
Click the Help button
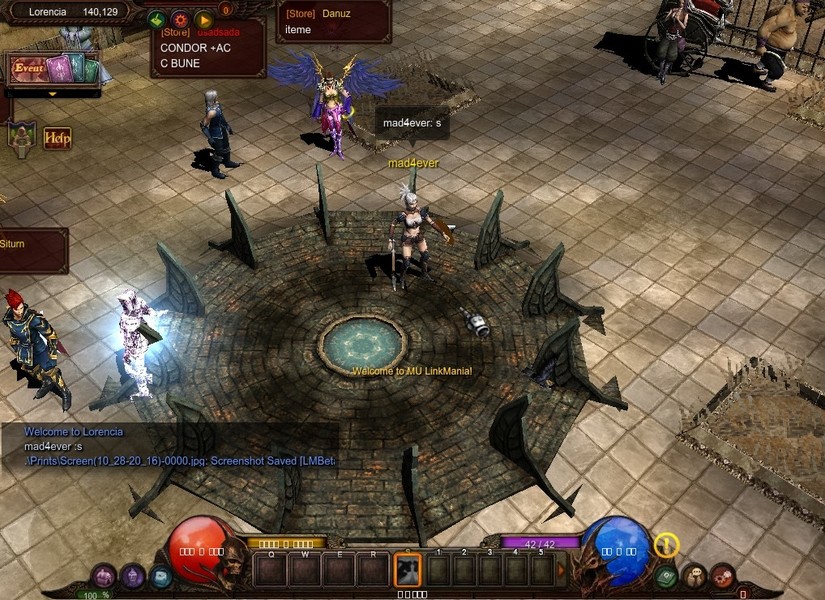tap(57, 137)
